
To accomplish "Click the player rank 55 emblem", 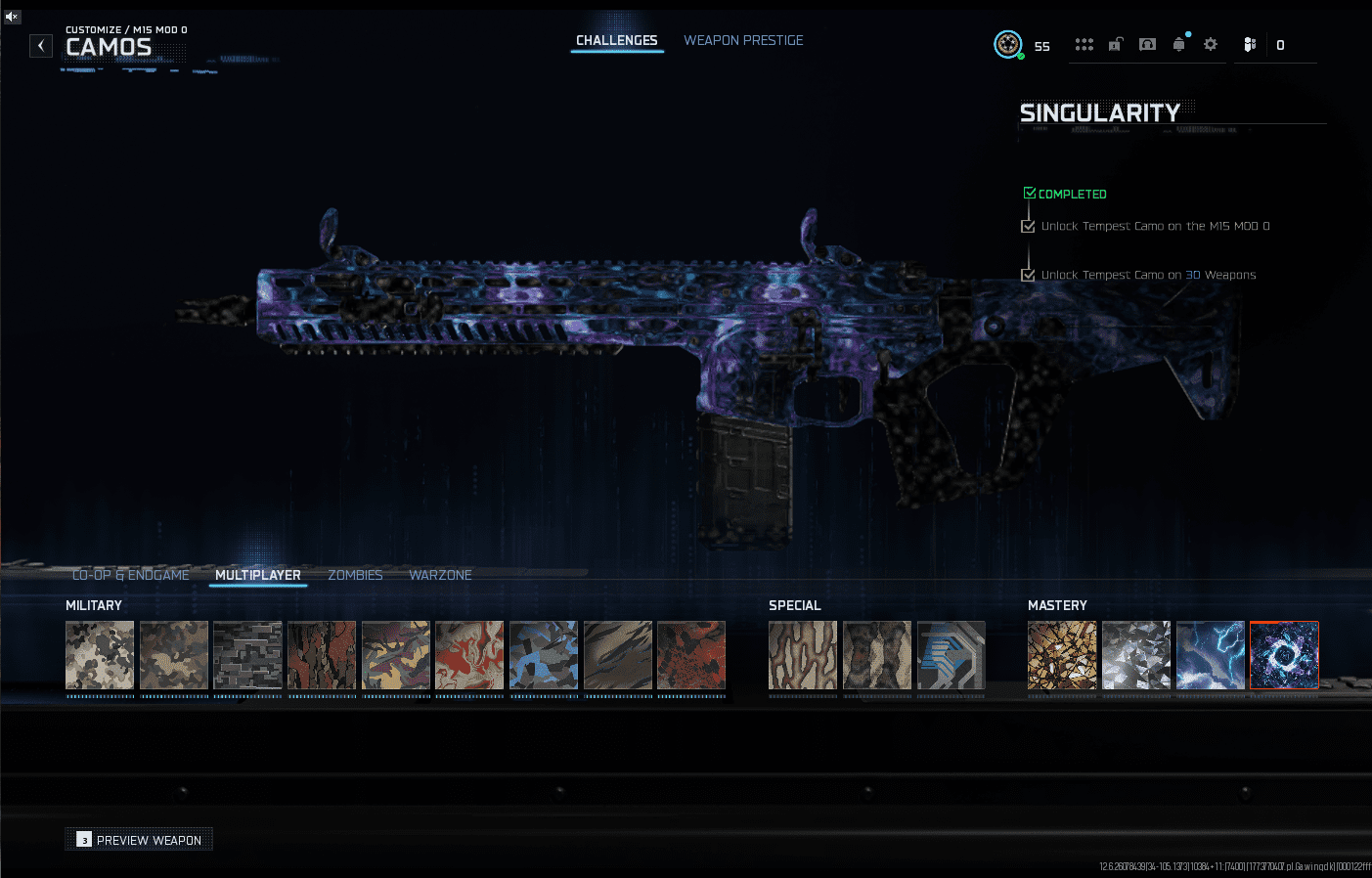I will pyautogui.click(x=1008, y=44).
